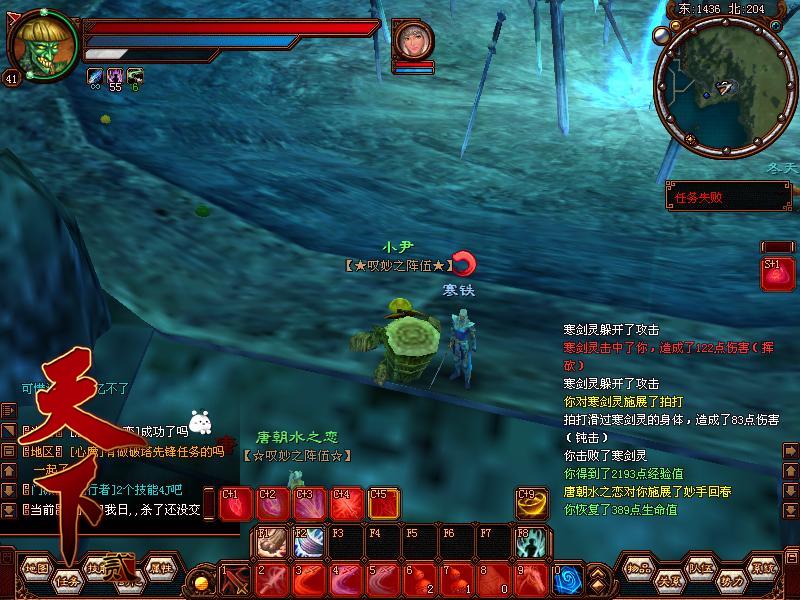The width and height of the screenshot is (800, 600).
Task: Use the red horse mount in slot 9
Action: coord(532,579)
